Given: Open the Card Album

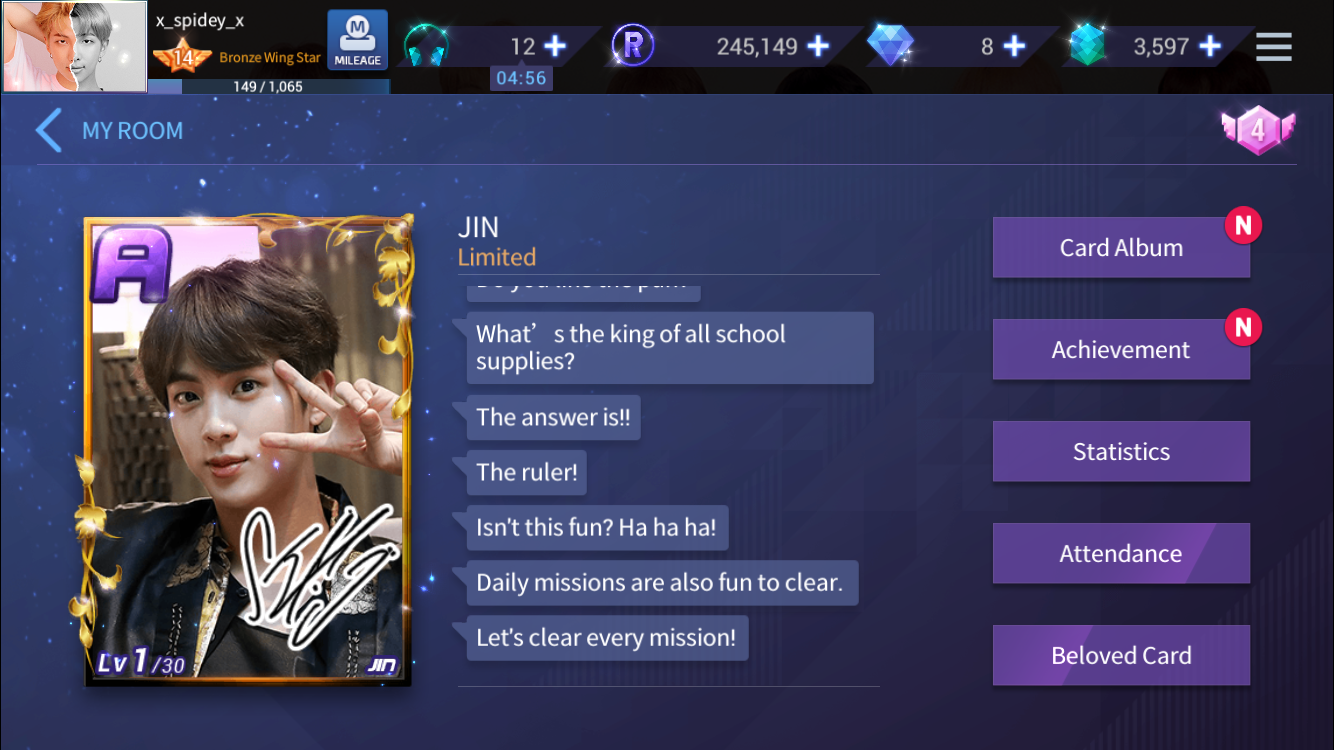Looking at the screenshot, I should [1120, 248].
